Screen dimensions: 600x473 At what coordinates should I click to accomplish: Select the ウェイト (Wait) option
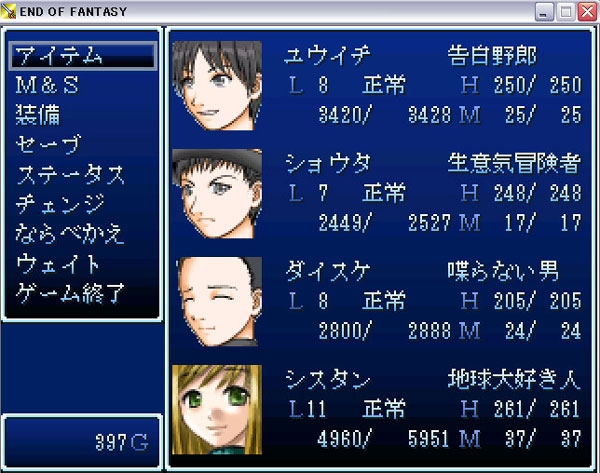[x=59, y=265]
